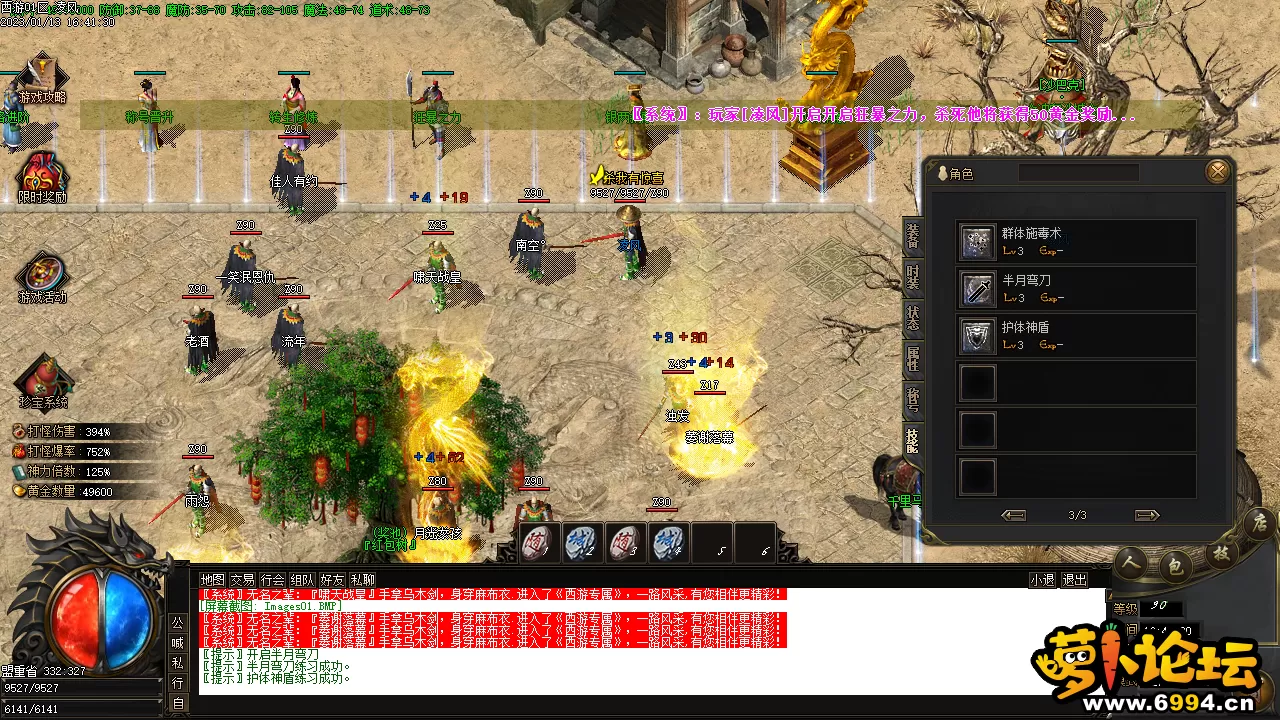Open the 包 inventory icon bottom right
The height and width of the screenshot is (720, 1280).
click(x=1176, y=563)
